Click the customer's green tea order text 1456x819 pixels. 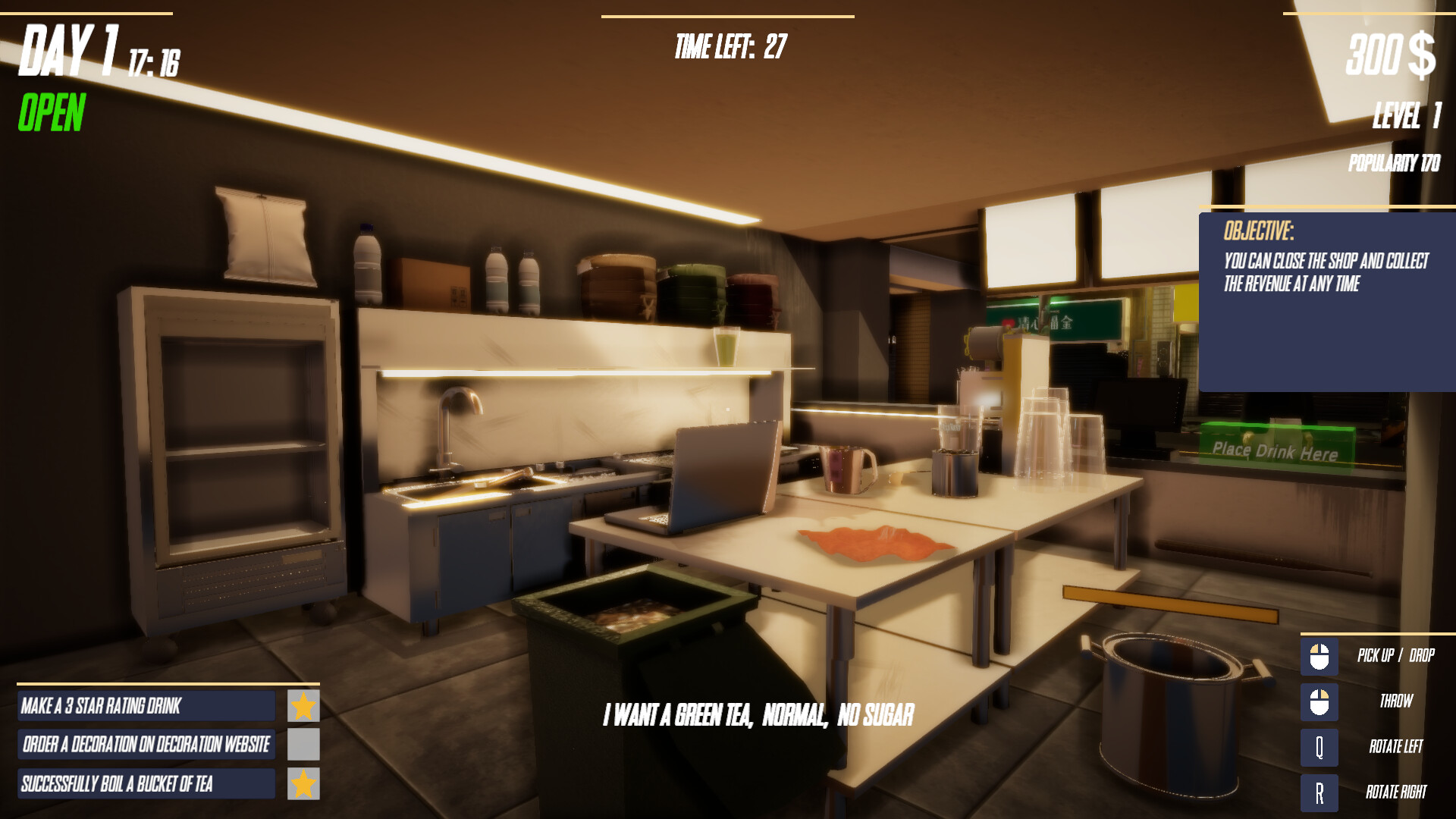(x=759, y=712)
